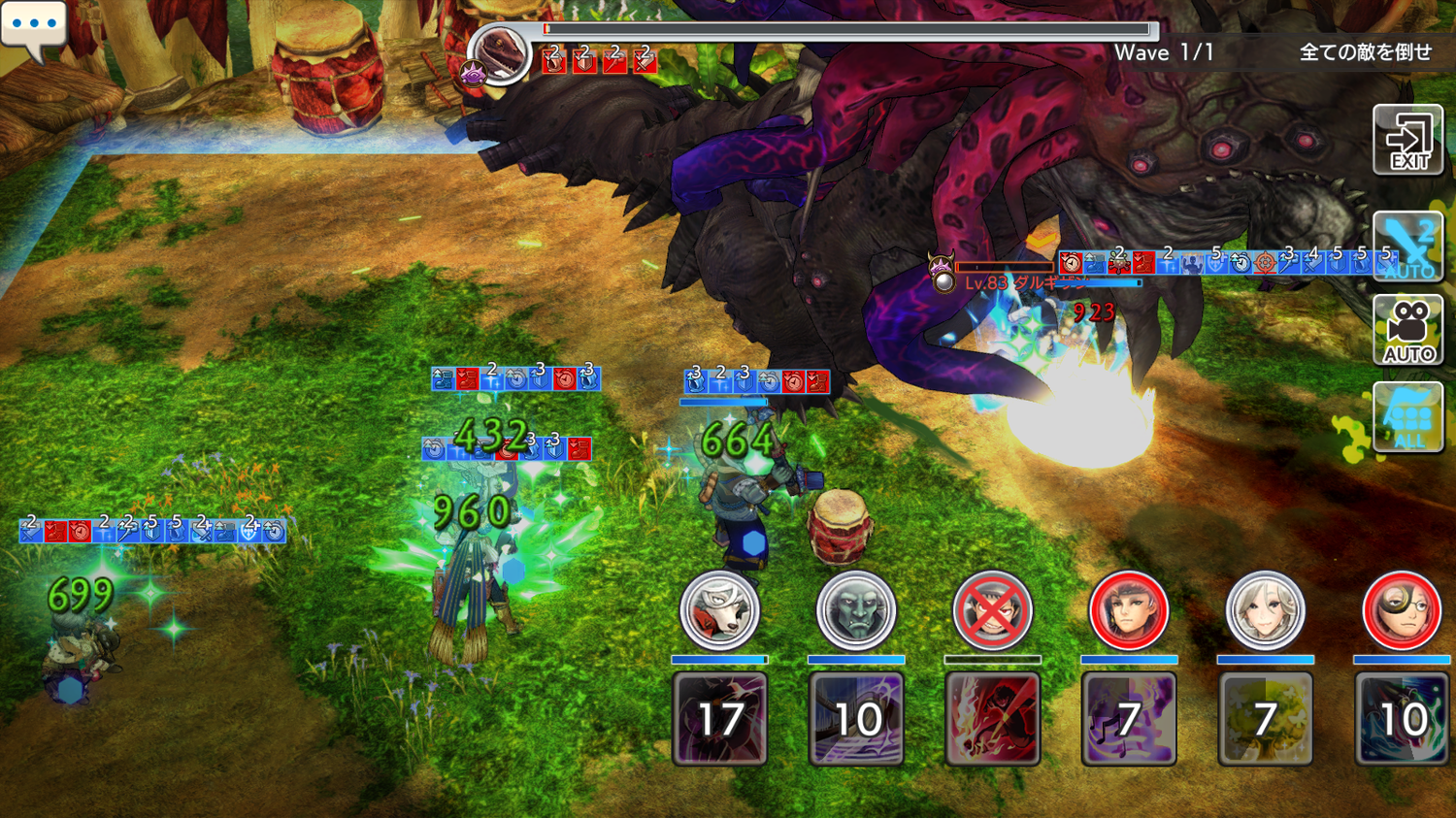
Task: Use the purple music-note skill card
Action: coord(1128,719)
